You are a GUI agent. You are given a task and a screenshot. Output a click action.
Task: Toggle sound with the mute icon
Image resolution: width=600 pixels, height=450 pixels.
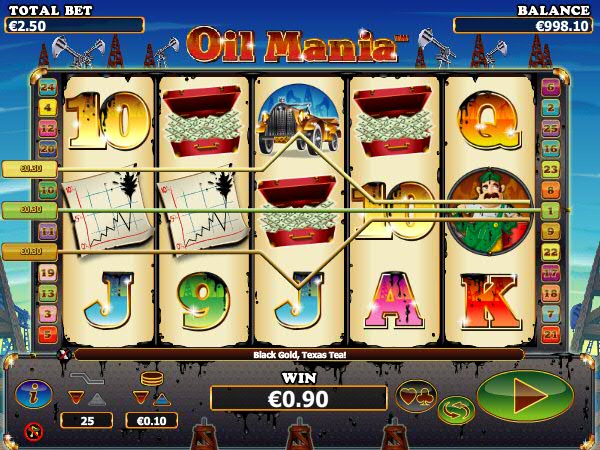(x=33, y=432)
